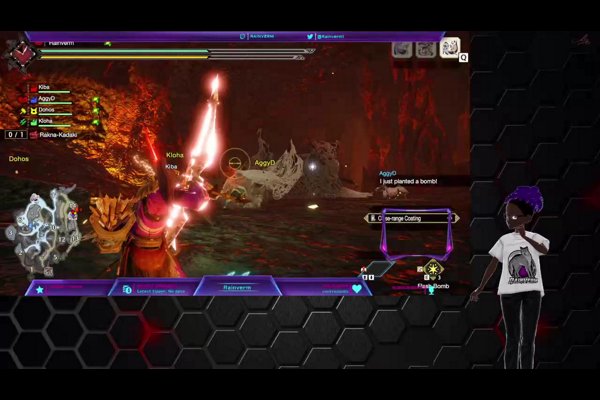Open AggyD's chat message about the bomb
The width and height of the screenshot is (600, 400).
420,181
